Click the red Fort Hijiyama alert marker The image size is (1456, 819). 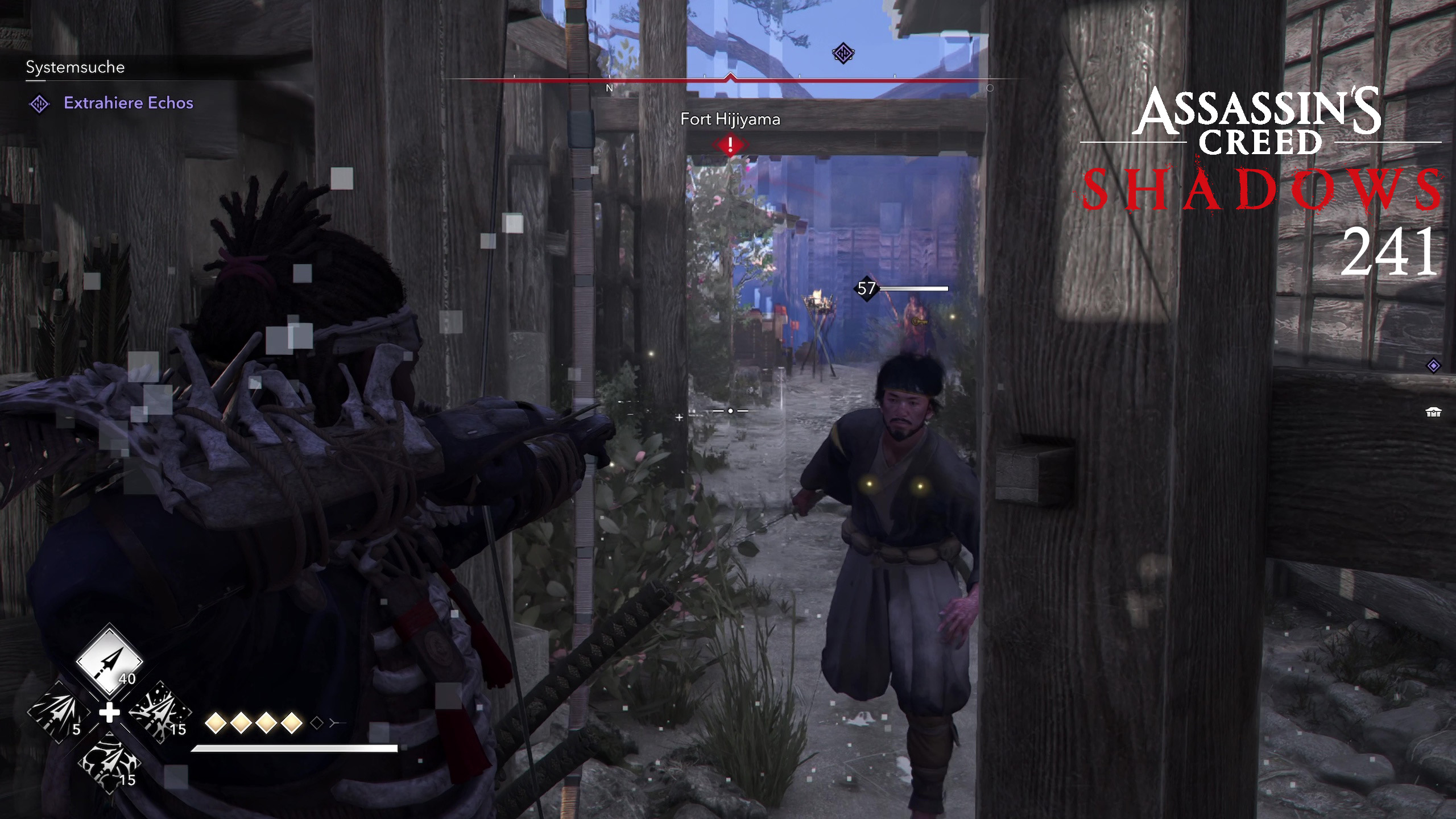click(x=730, y=144)
